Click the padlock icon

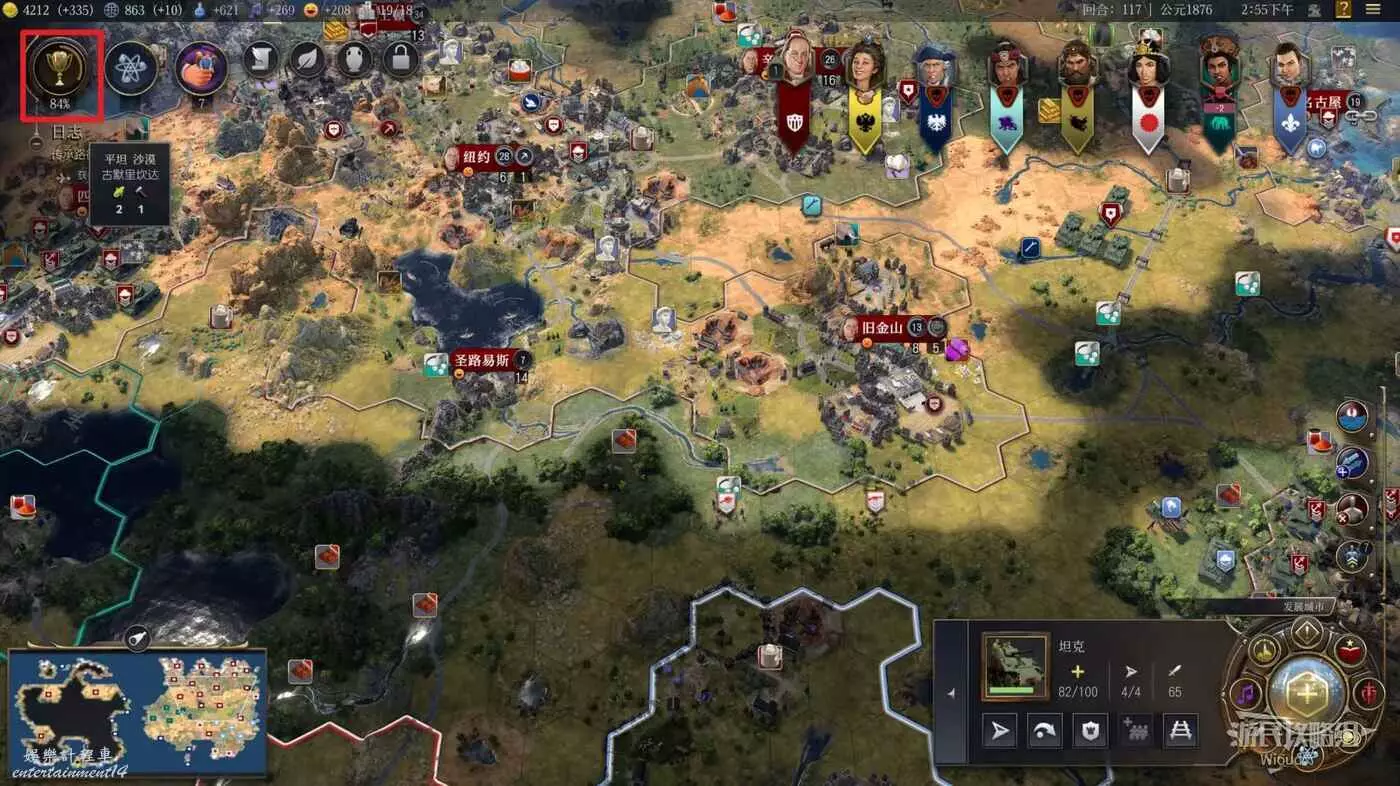400,60
